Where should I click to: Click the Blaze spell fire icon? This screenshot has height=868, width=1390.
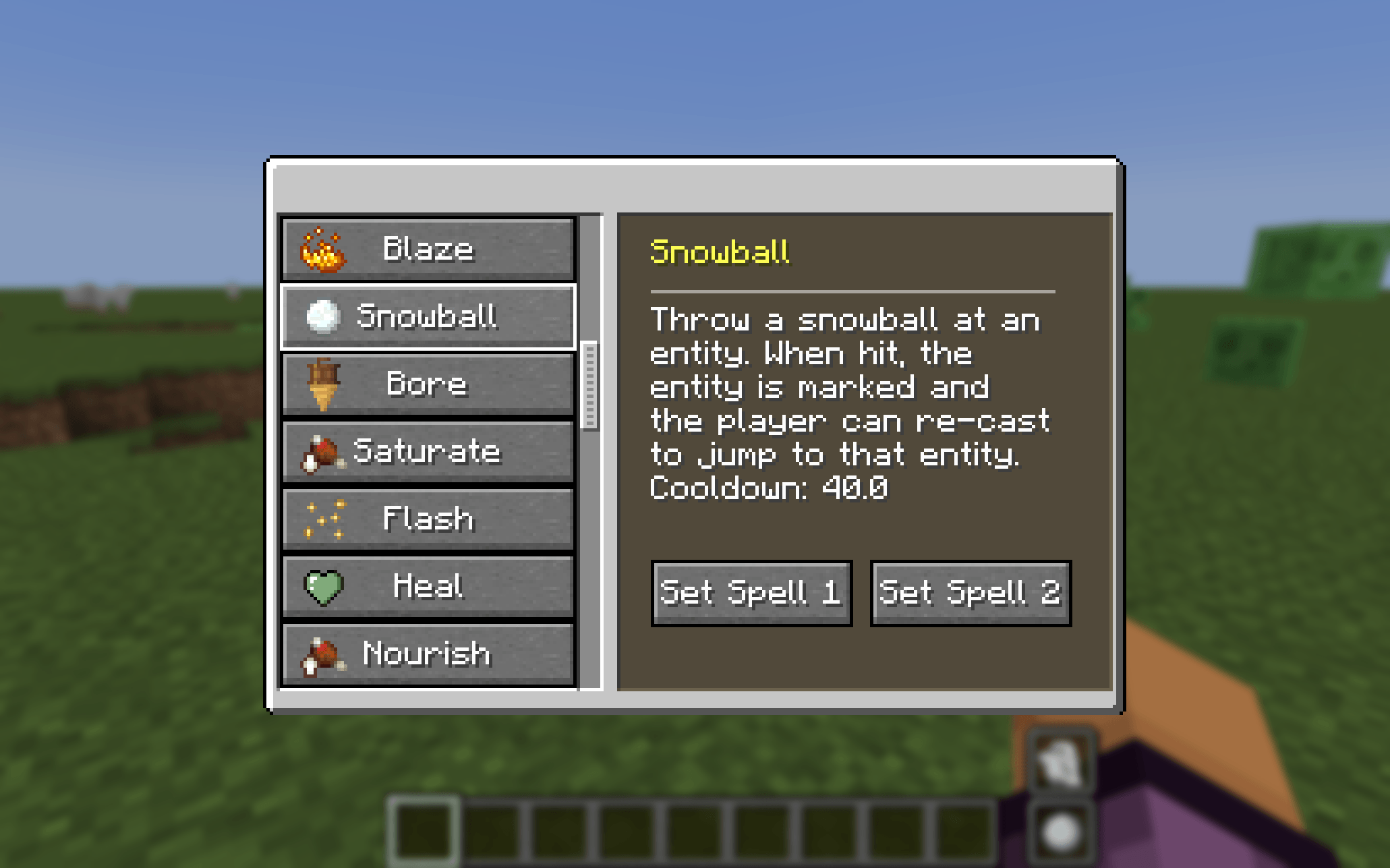pos(322,250)
